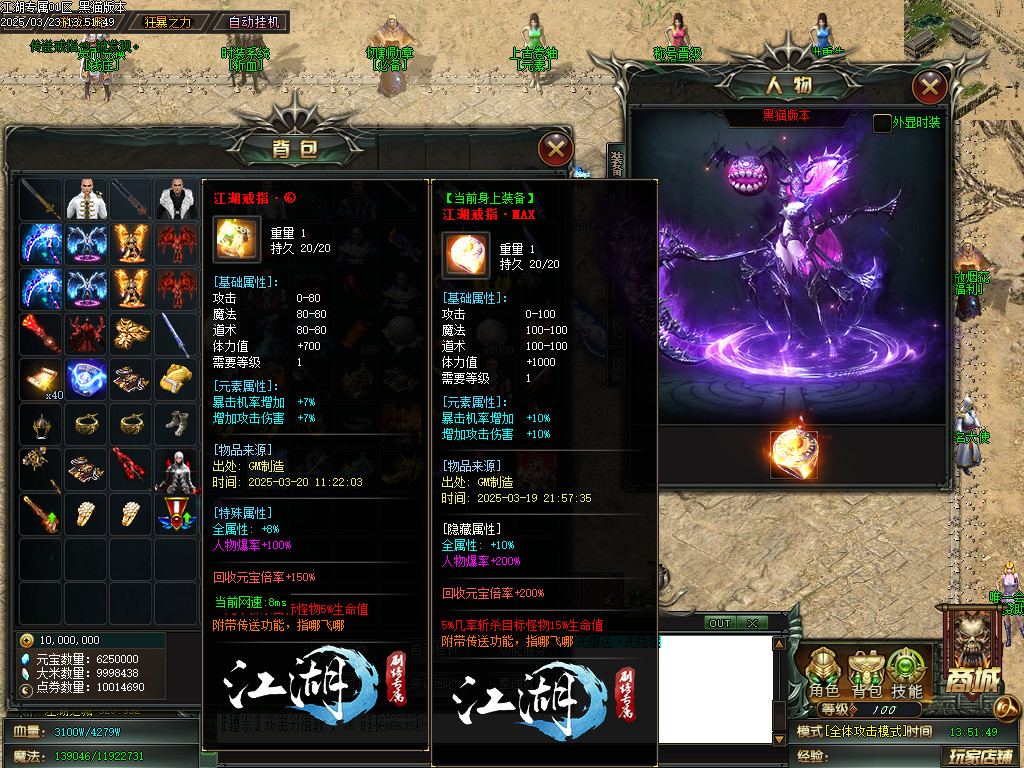The width and height of the screenshot is (1024, 768).
Task: Select the grey boots in the bag
Action: click(175, 423)
